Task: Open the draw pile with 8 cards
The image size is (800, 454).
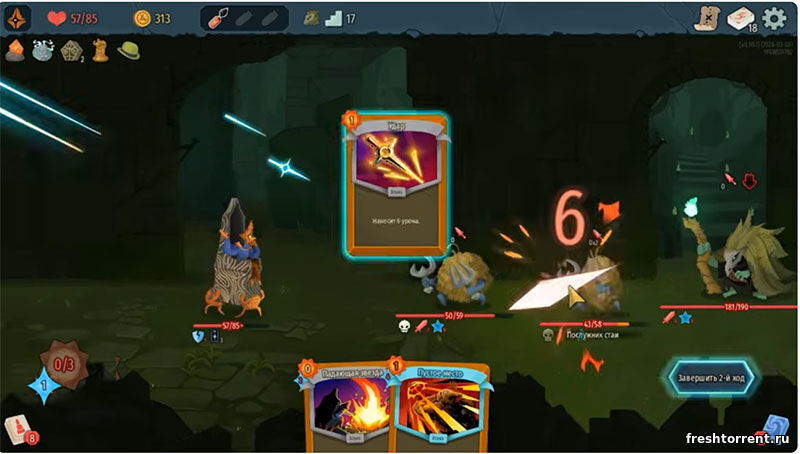Action: pyautogui.click(x=18, y=430)
